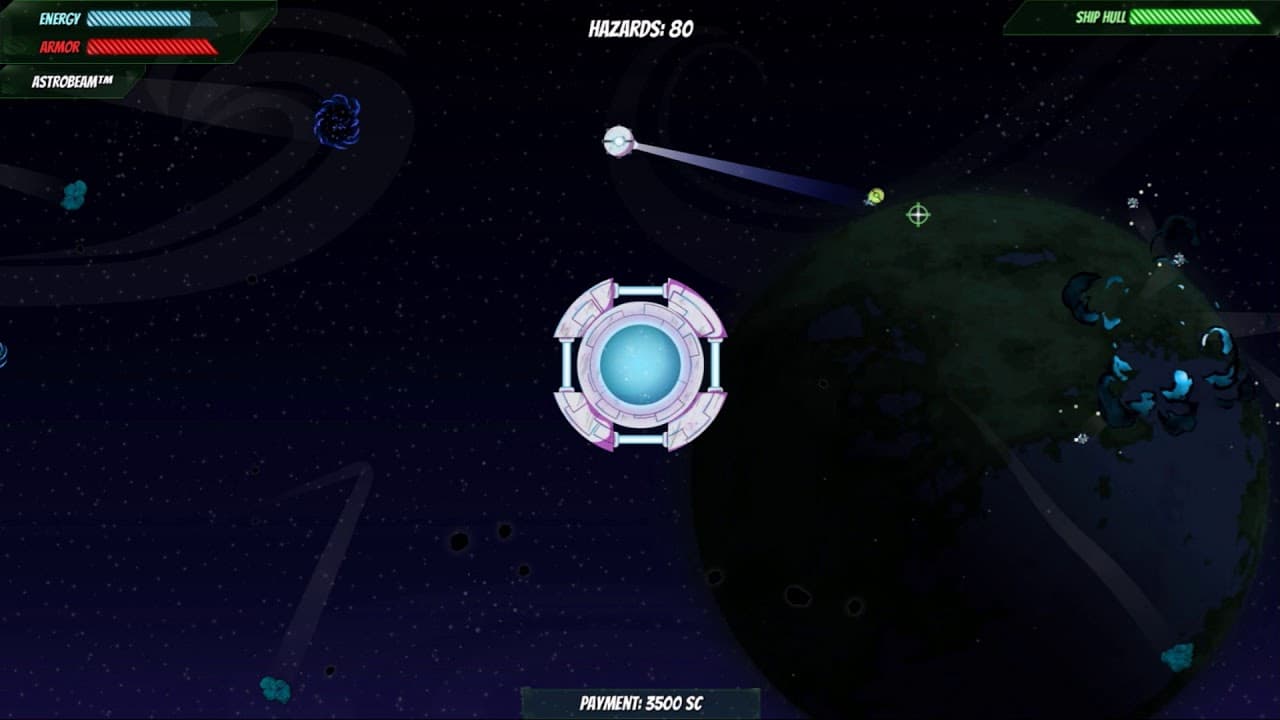Expand the Hazards counter display

(639, 27)
